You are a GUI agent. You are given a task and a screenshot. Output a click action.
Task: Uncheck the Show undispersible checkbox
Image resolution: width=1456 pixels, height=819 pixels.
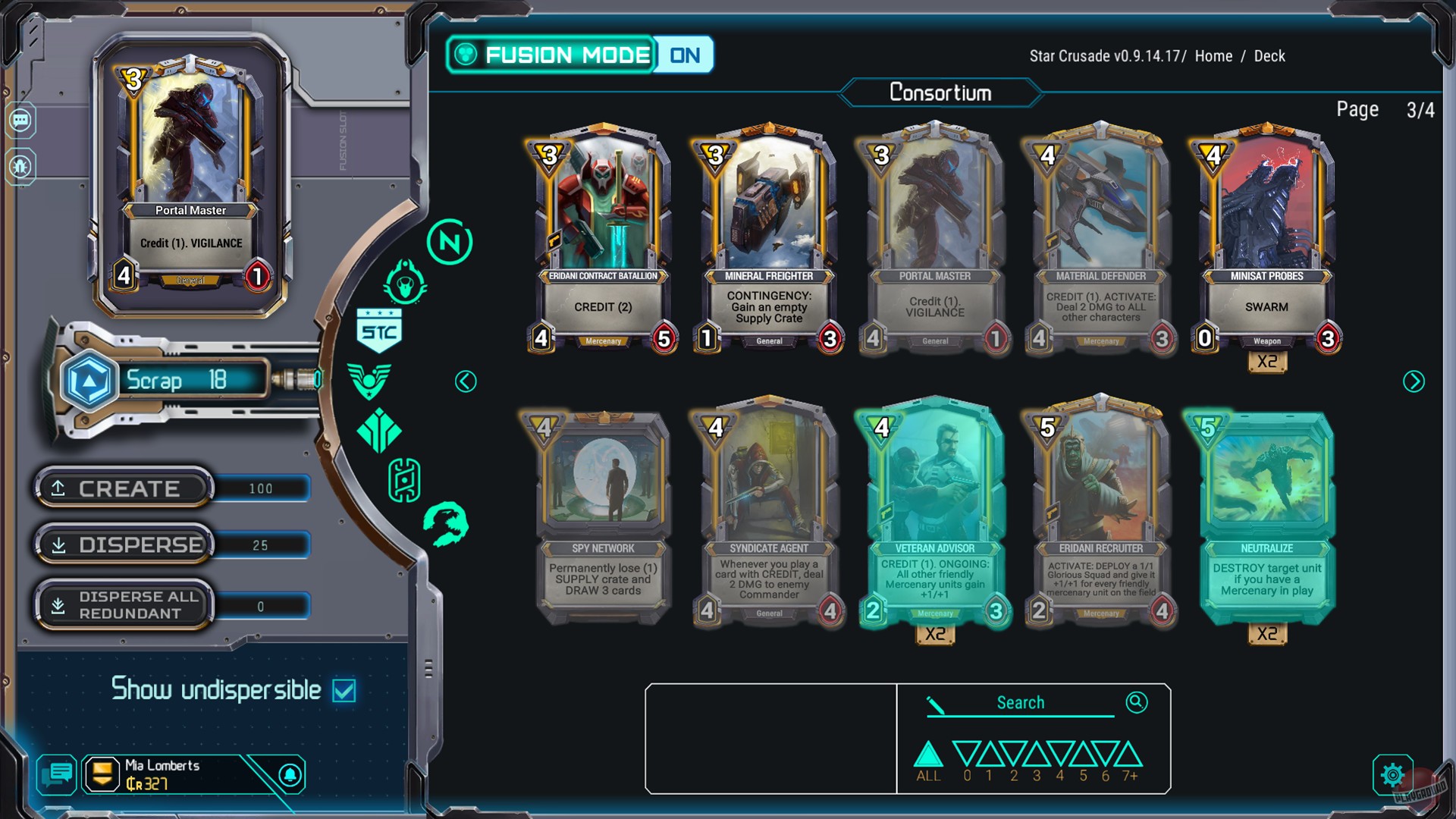click(x=345, y=690)
